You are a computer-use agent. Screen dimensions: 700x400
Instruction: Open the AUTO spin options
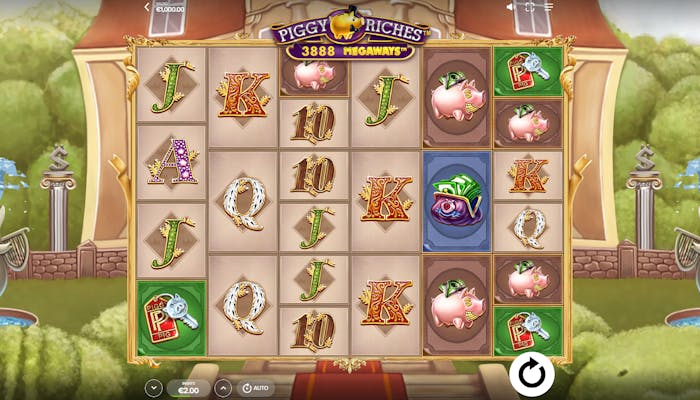pyautogui.click(x=256, y=387)
